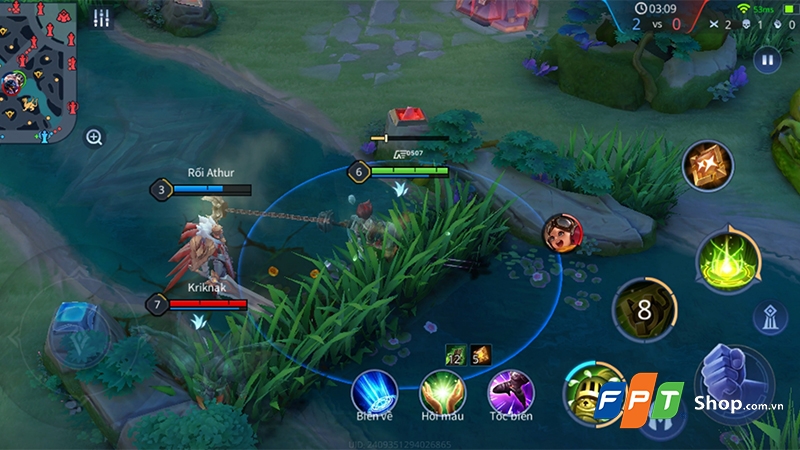Cast the helmeted yellow hero skill
Screen dimensions: 800x450
(590, 388)
